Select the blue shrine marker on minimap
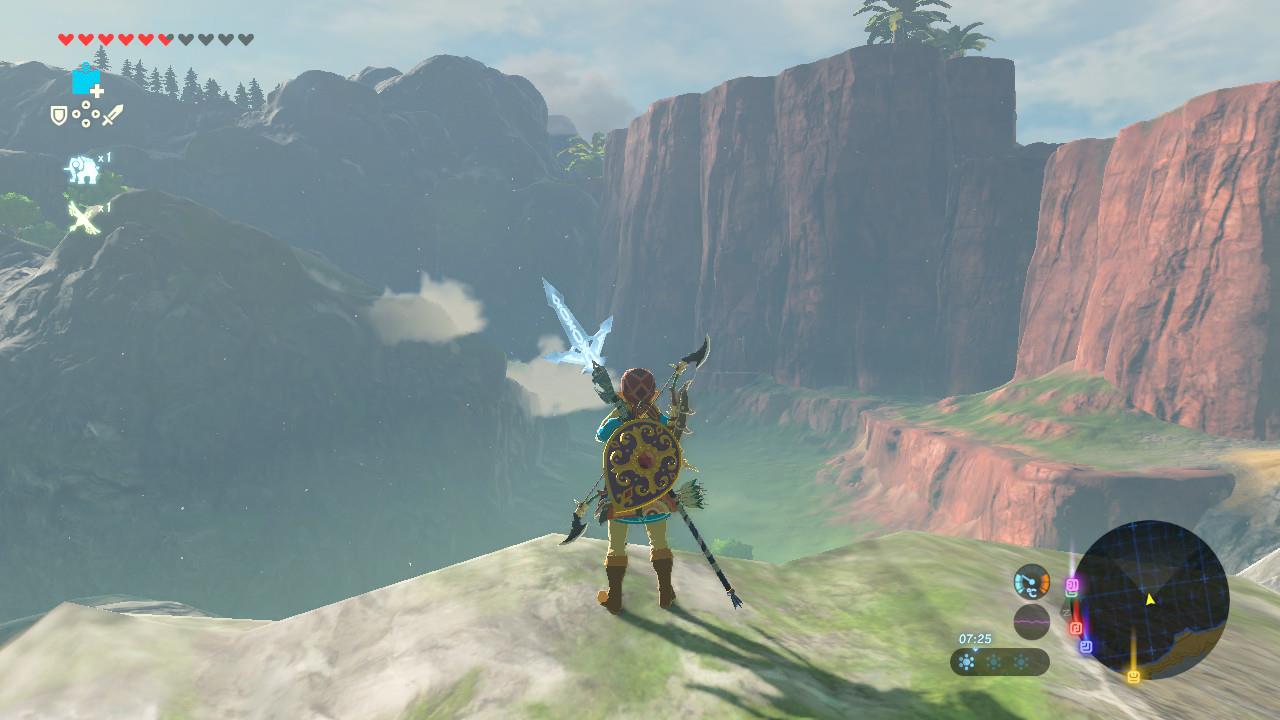 click(x=1086, y=647)
